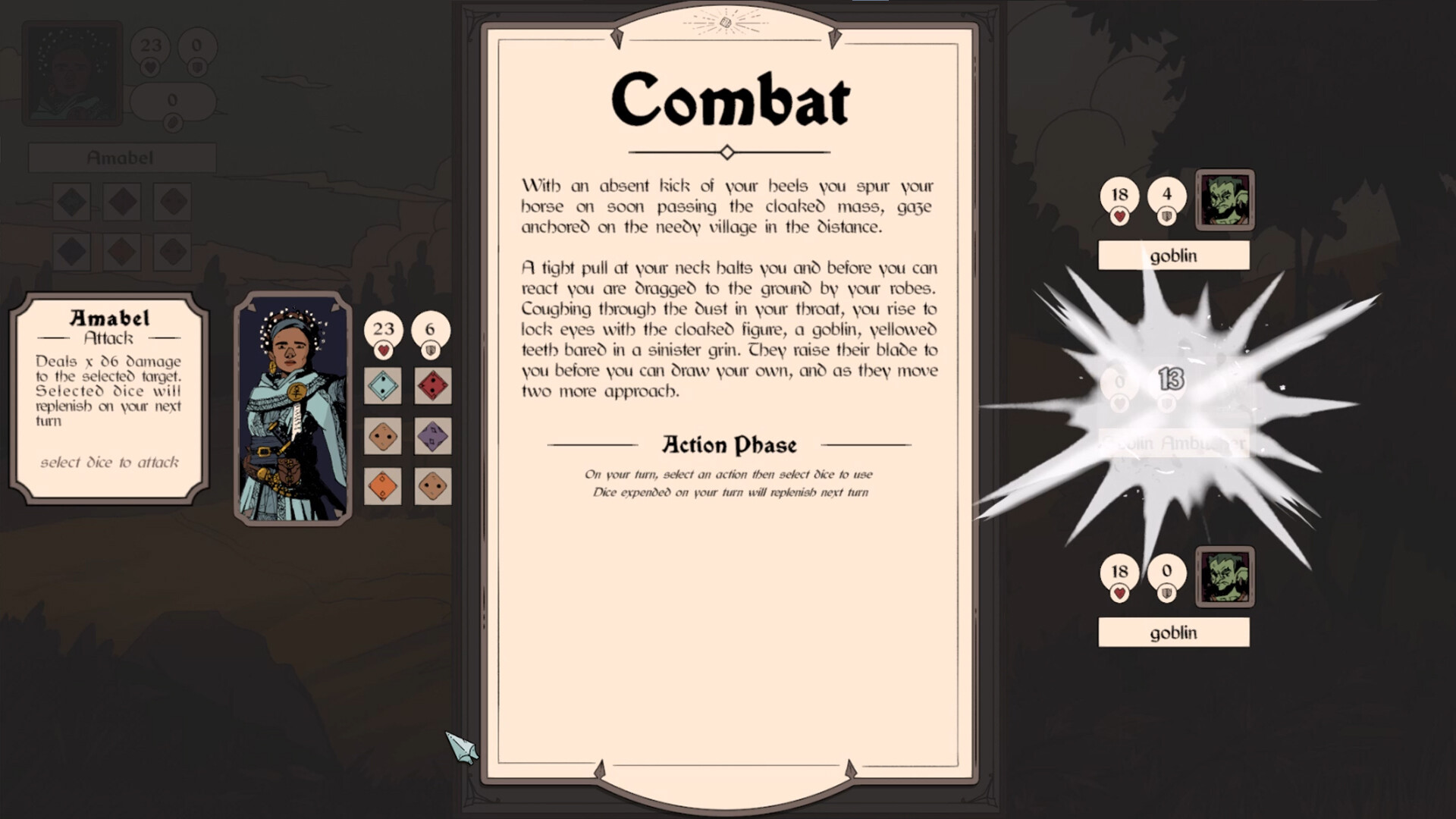Click the heart icon showing 23 health
This screenshot has width=1456, height=819.
tap(384, 331)
